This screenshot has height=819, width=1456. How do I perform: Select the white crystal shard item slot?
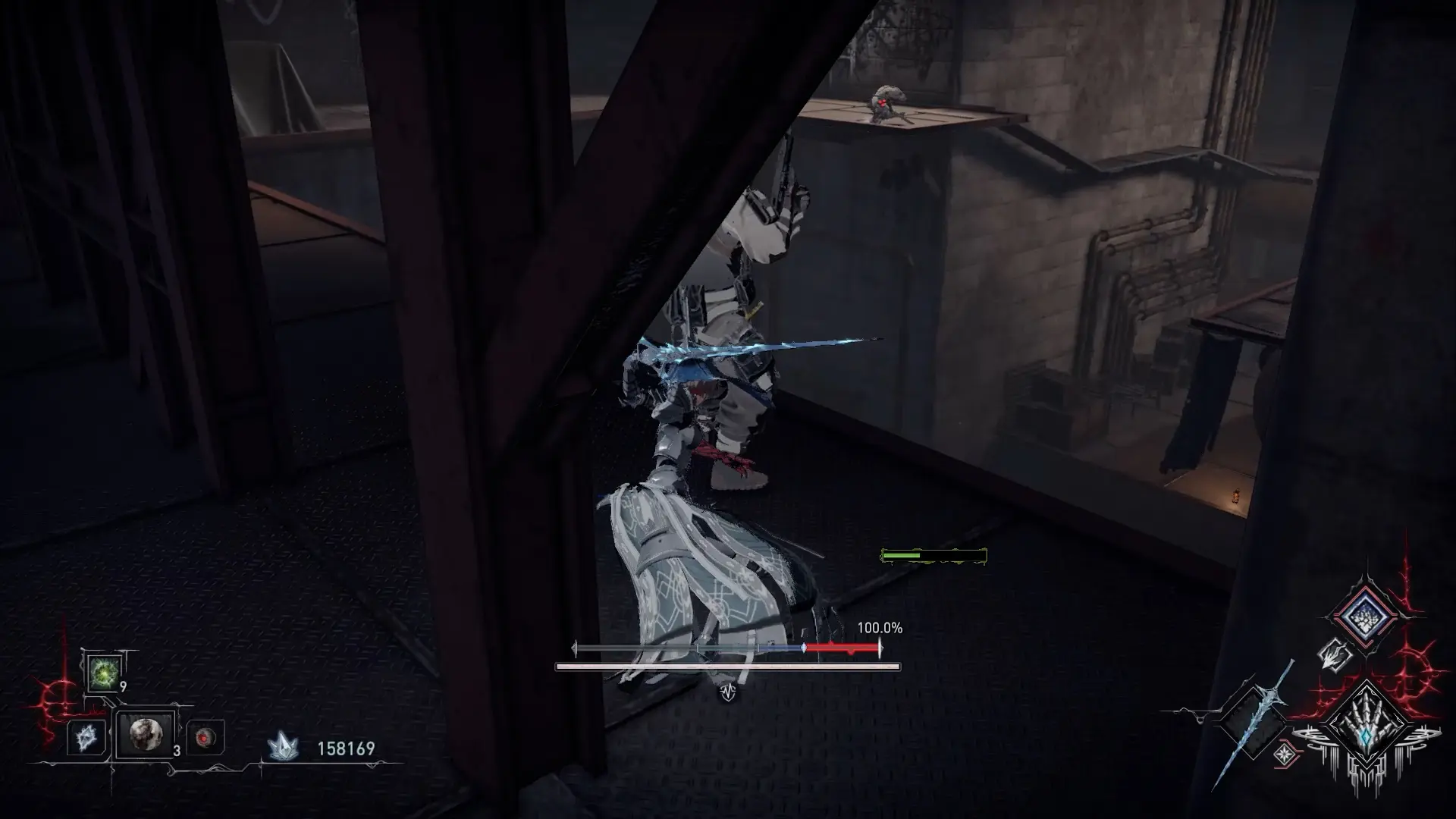point(85,736)
